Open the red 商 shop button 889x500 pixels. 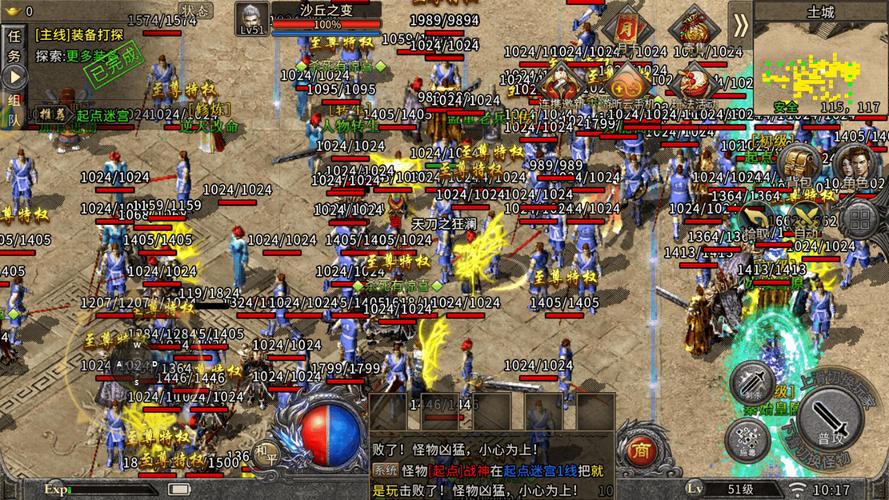tap(638, 452)
